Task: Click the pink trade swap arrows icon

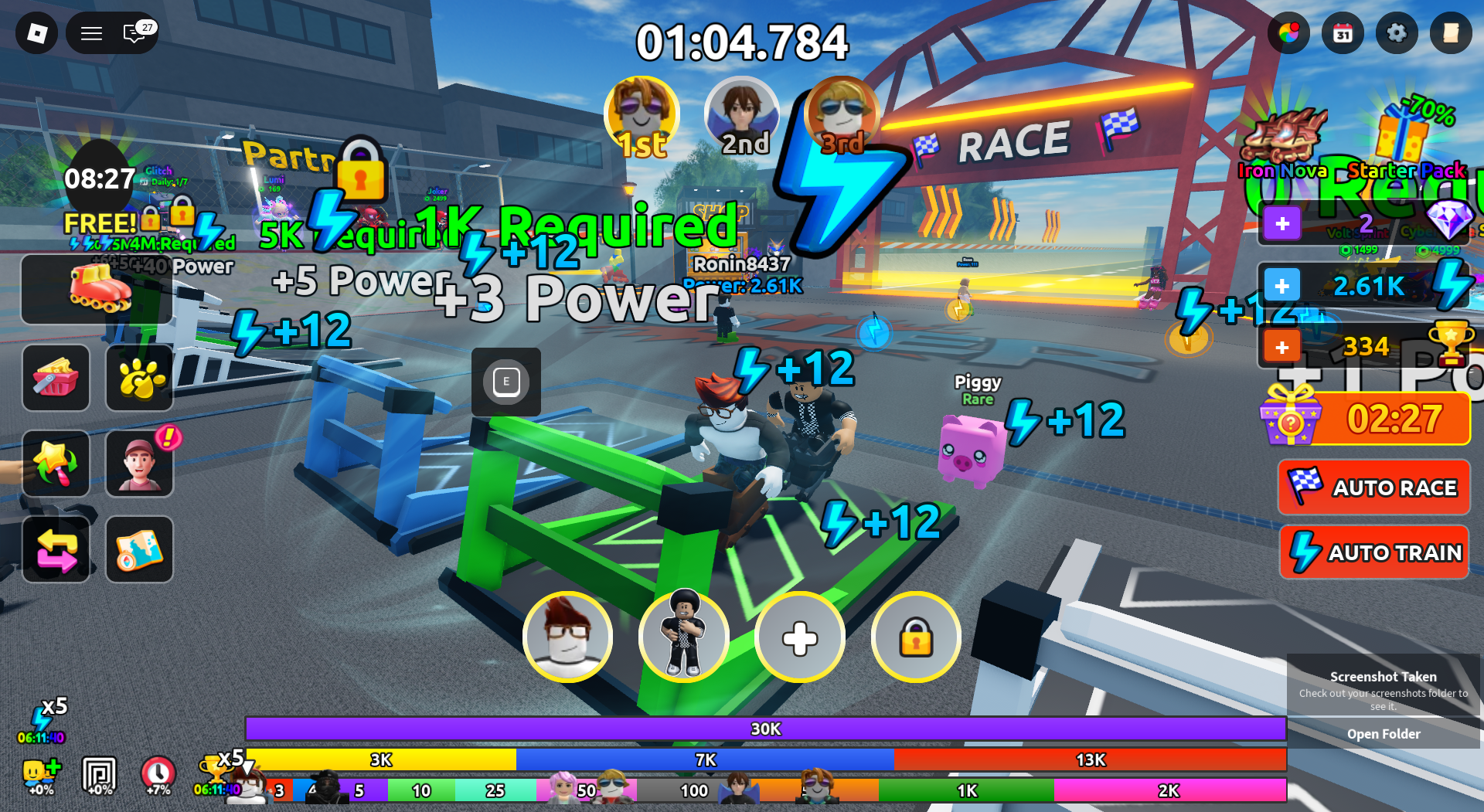Action: 56,549
